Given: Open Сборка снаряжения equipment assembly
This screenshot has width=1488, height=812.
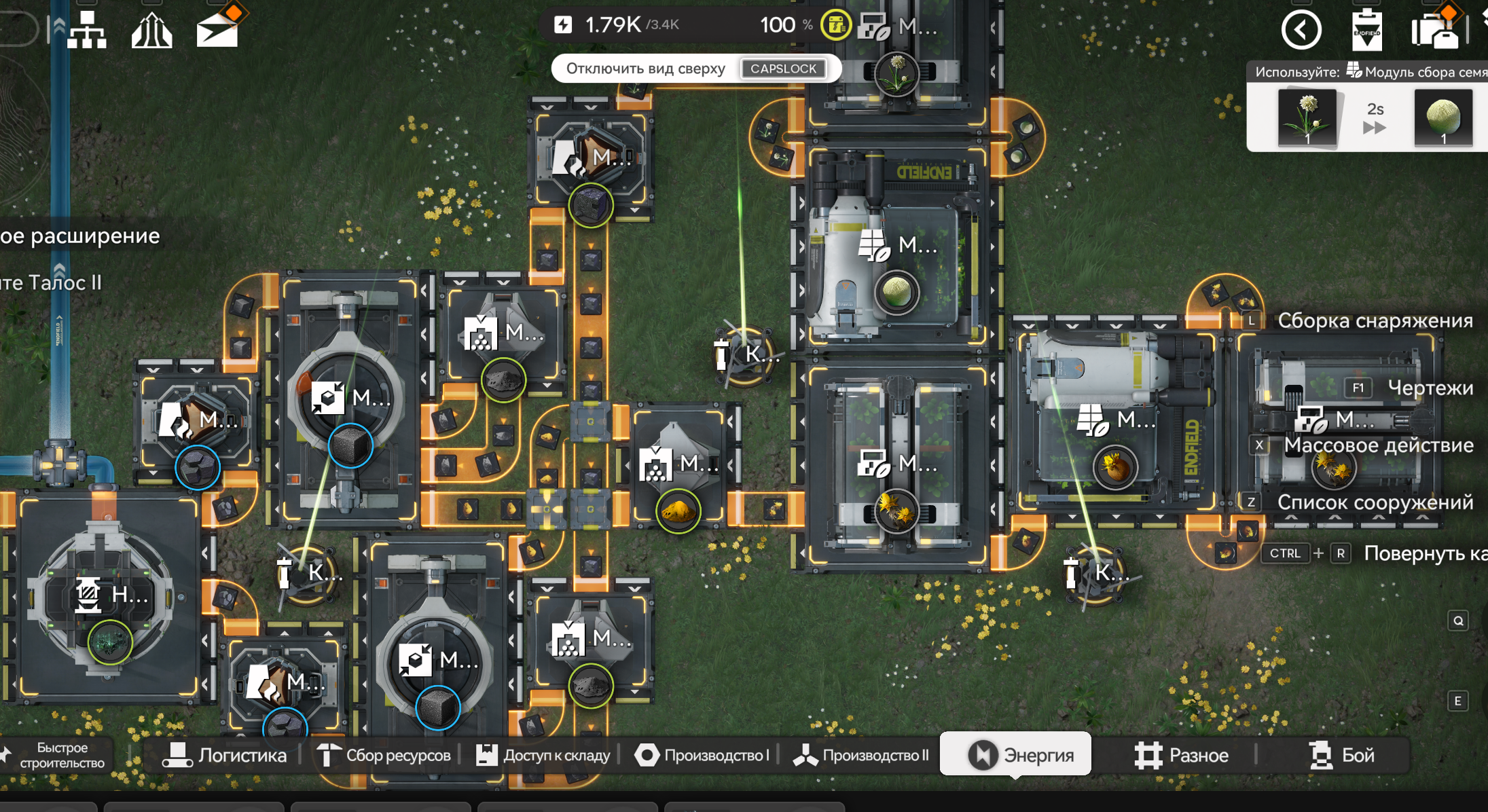Looking at the screenshot, I should 1375,320.
